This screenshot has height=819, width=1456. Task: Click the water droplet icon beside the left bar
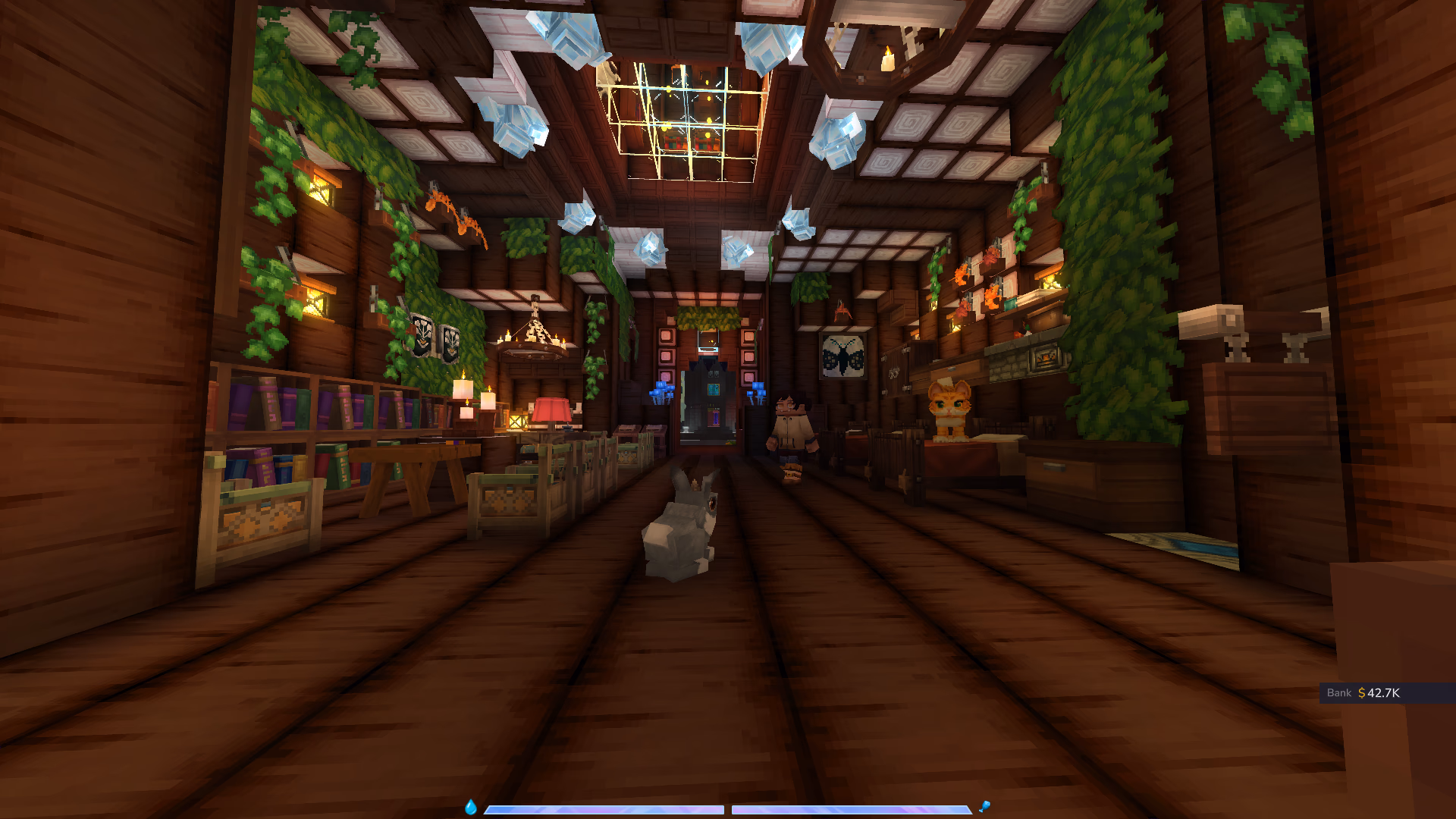472,808
